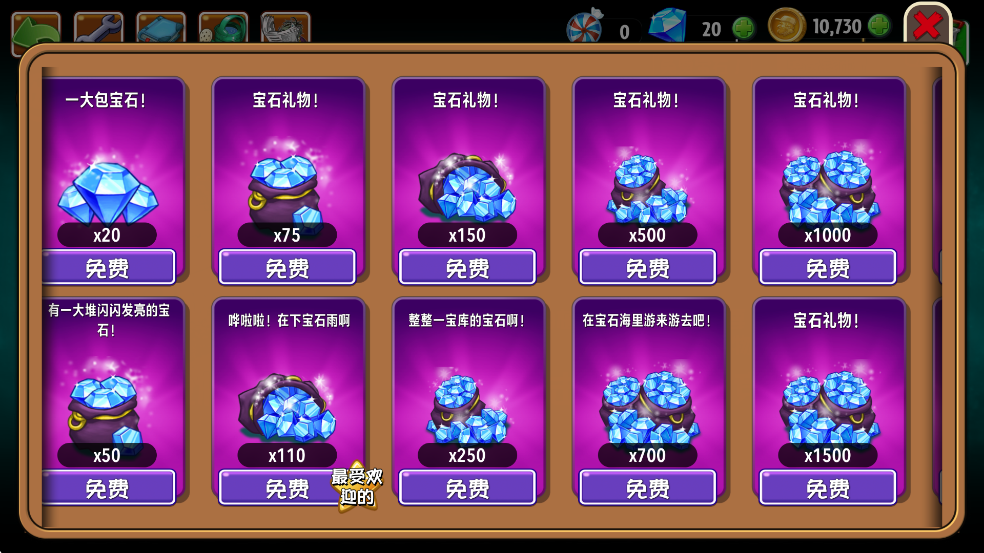984x553 pixels.
Task: Tap the free button under x150 gems
Action: coord(467,268)
